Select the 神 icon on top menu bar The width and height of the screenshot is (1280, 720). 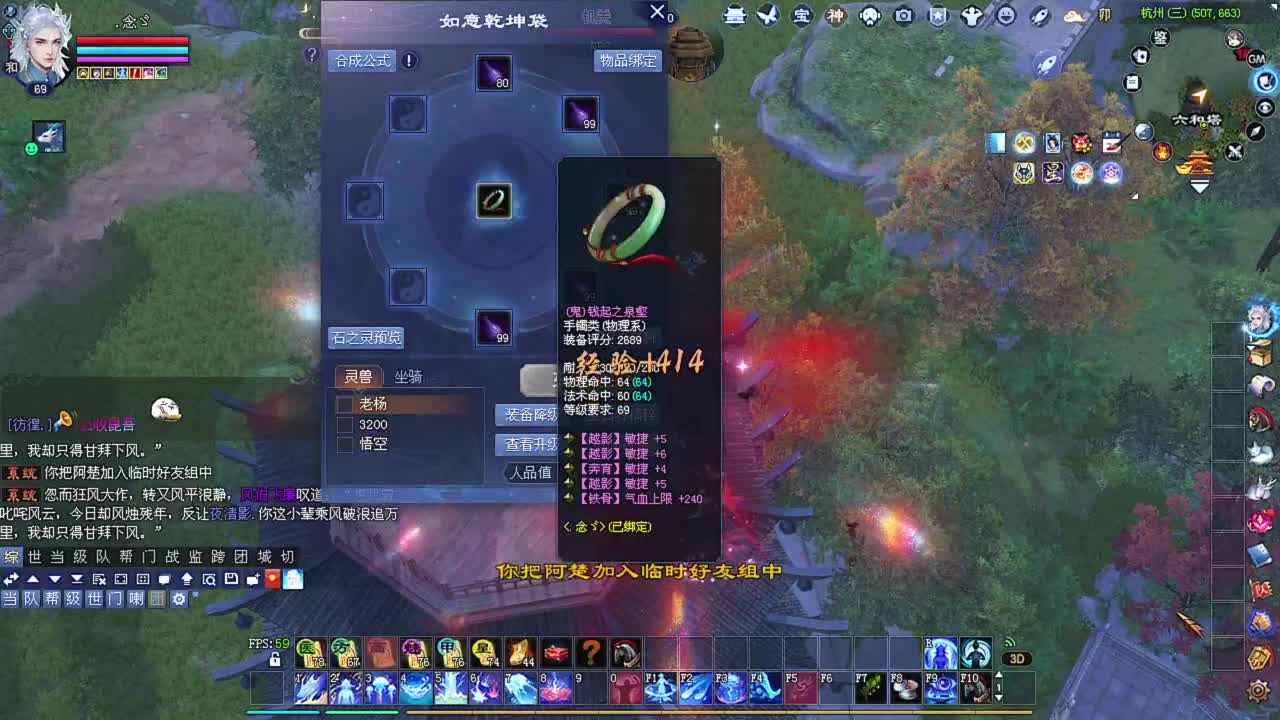(x=834, y=17)
